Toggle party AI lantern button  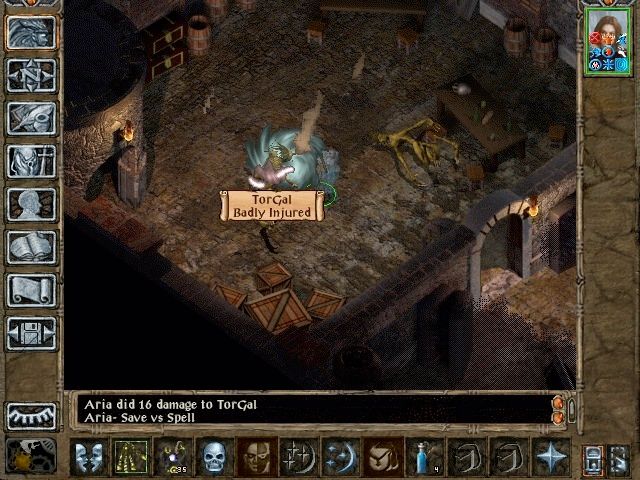[x=31, y=415]
